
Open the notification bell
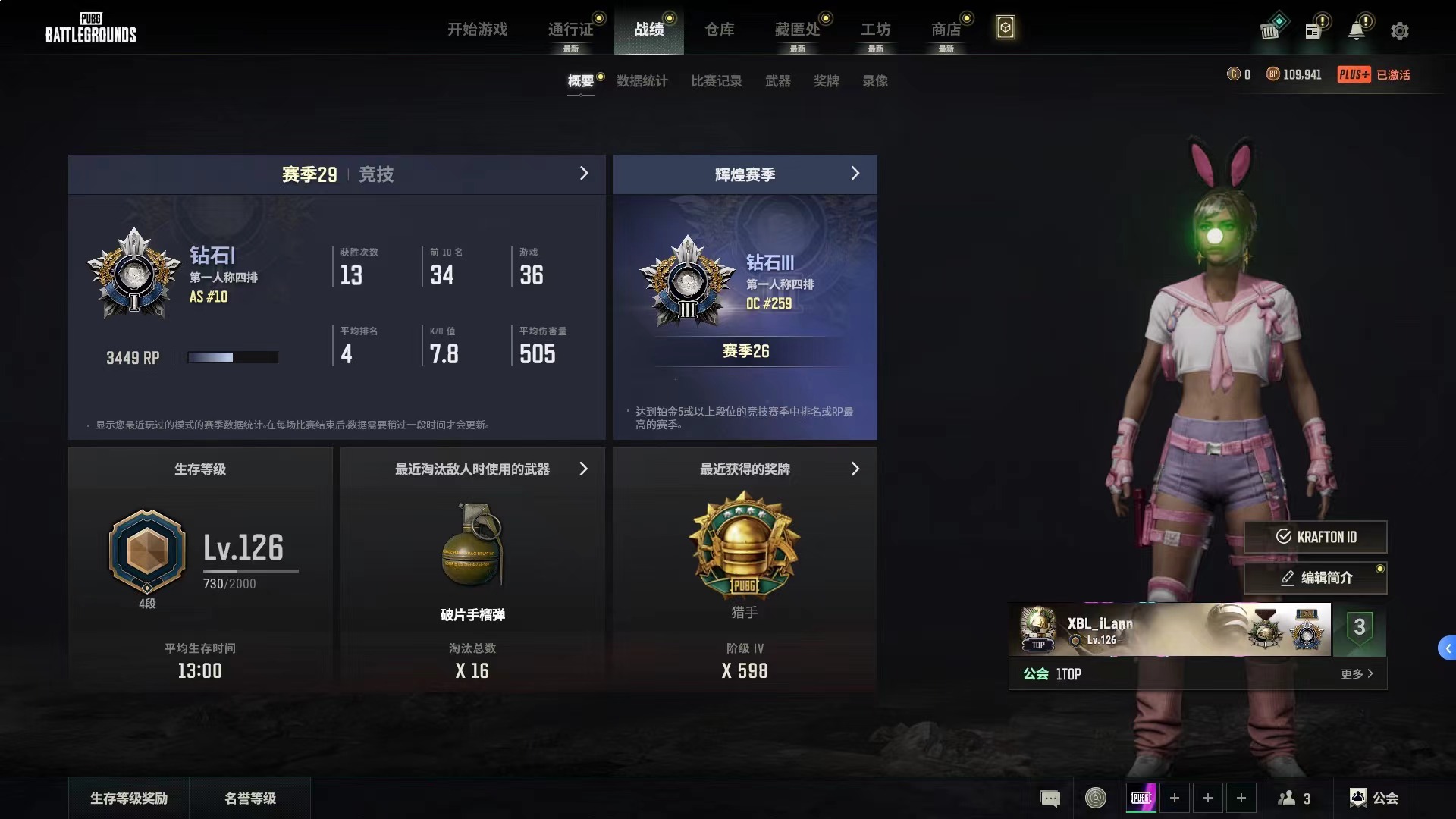[x=1357, y=29]
